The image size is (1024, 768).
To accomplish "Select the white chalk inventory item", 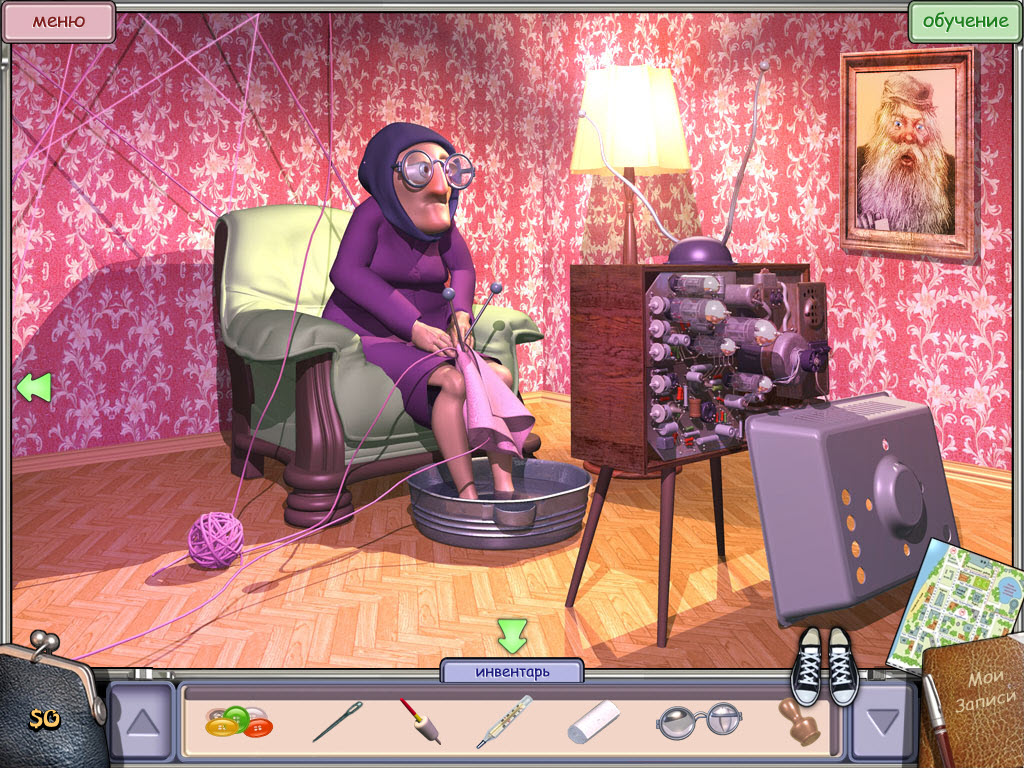I will 594,722.
